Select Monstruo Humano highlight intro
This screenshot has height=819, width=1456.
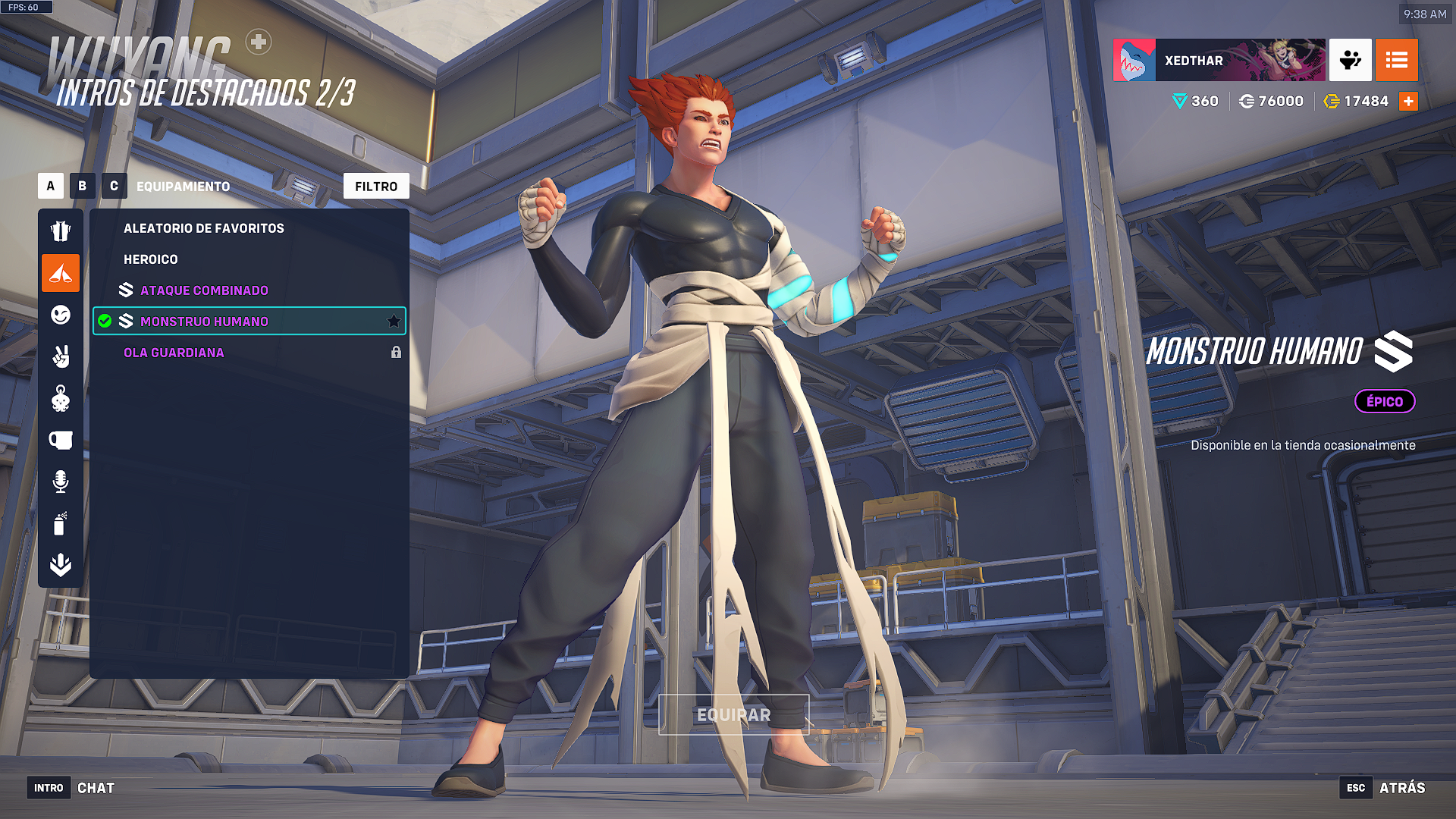point(204,322)
